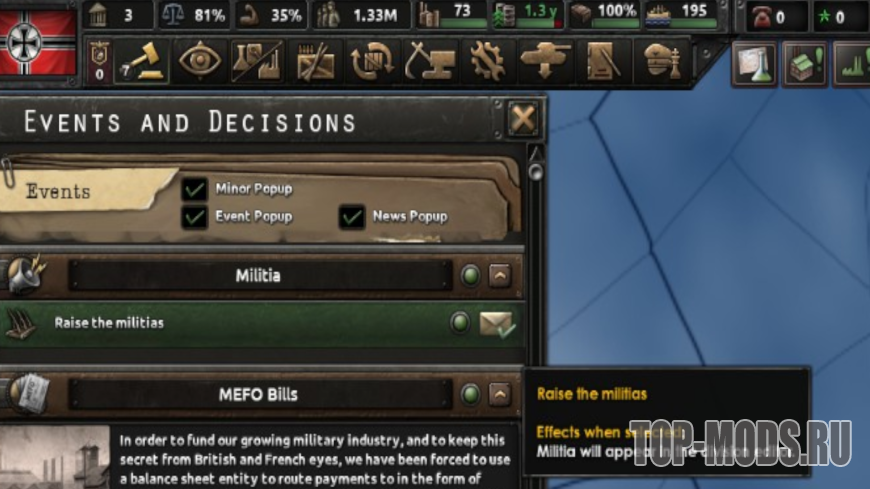This screenshot has width=870, height=489.
Task: Toggle the Minor Popup checkbox
Action: tap(195, 189)
